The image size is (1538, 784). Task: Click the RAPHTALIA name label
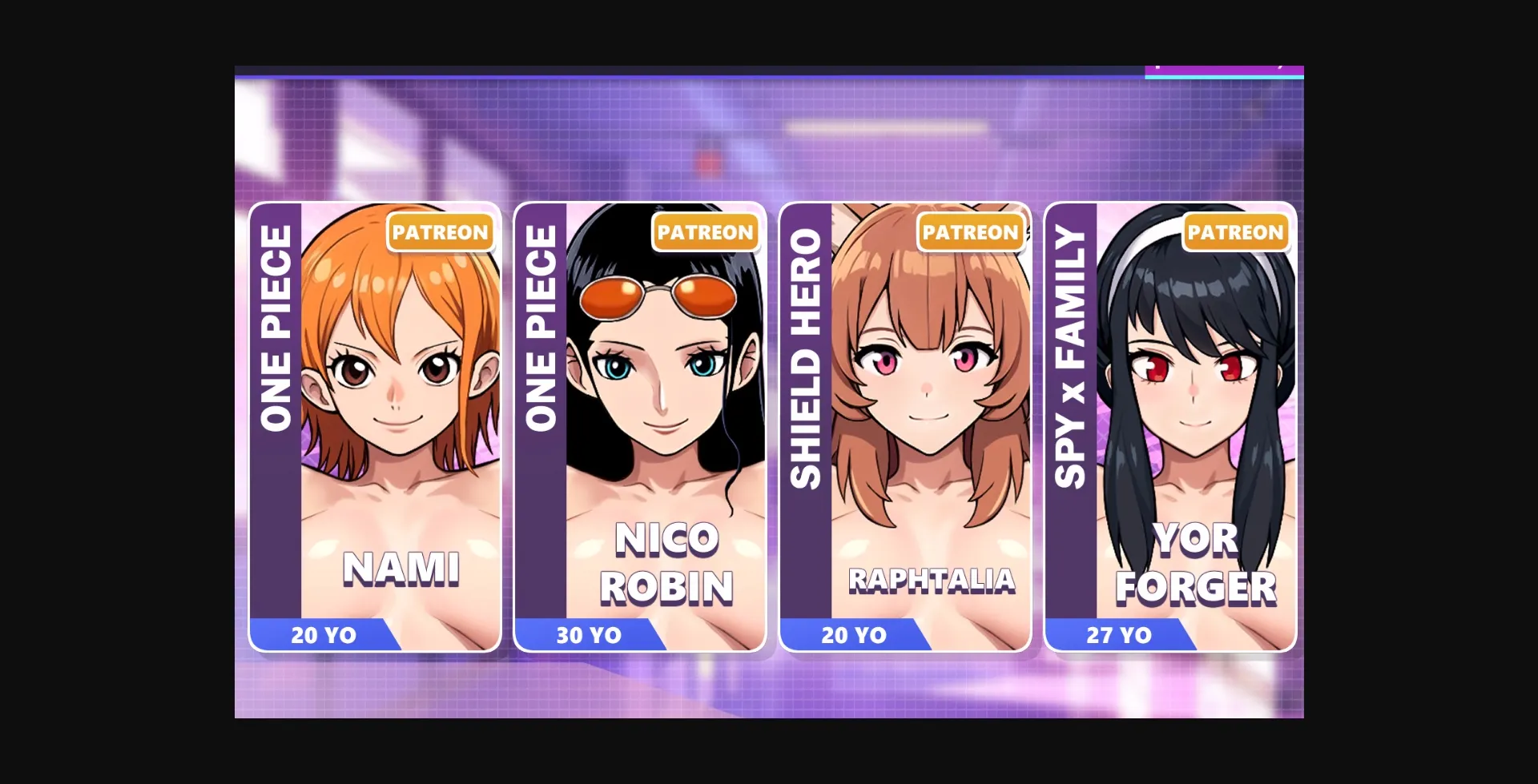click(x=931, y=578)
